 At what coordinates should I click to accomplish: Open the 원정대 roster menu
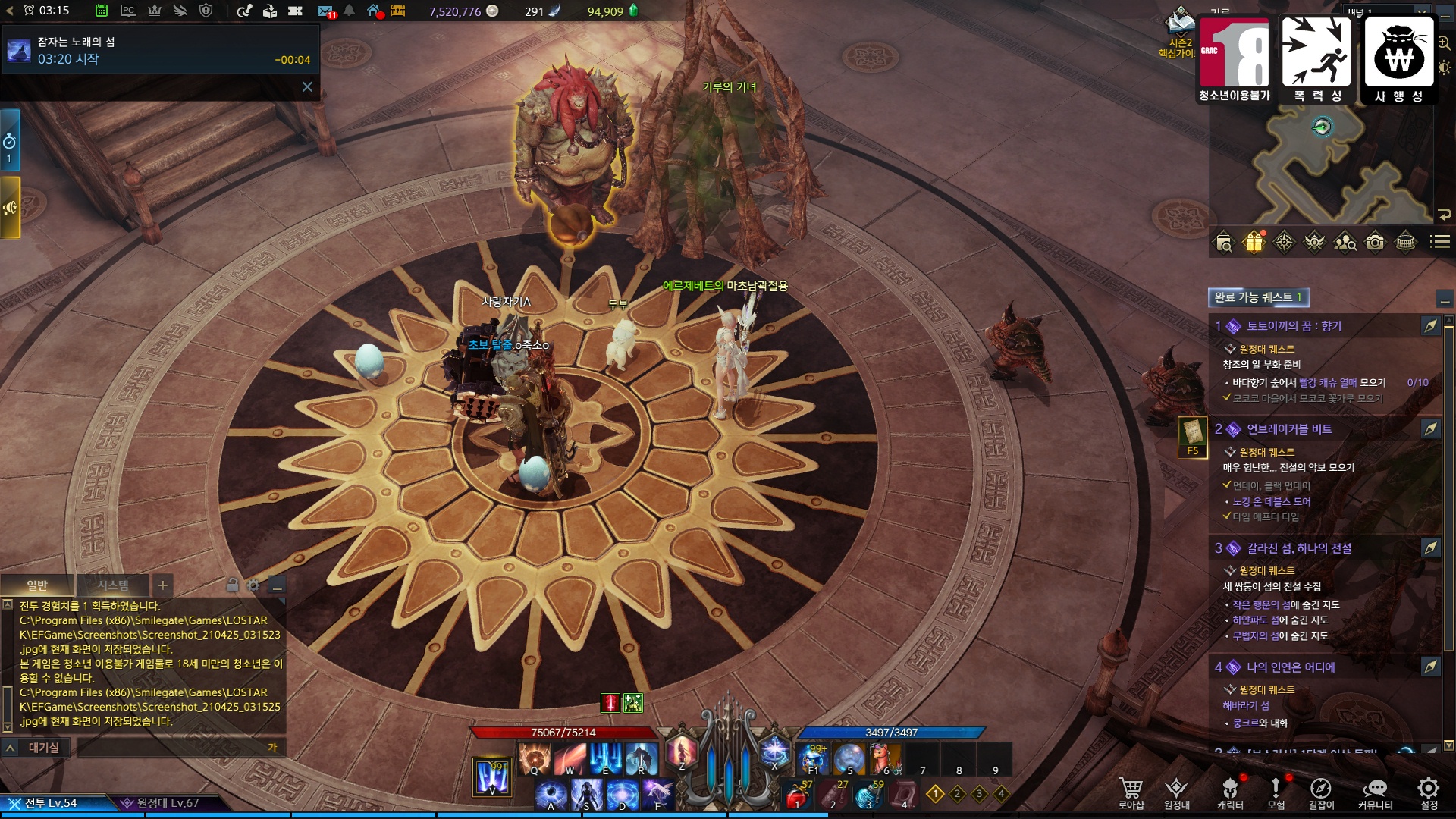pos(1176,792)
